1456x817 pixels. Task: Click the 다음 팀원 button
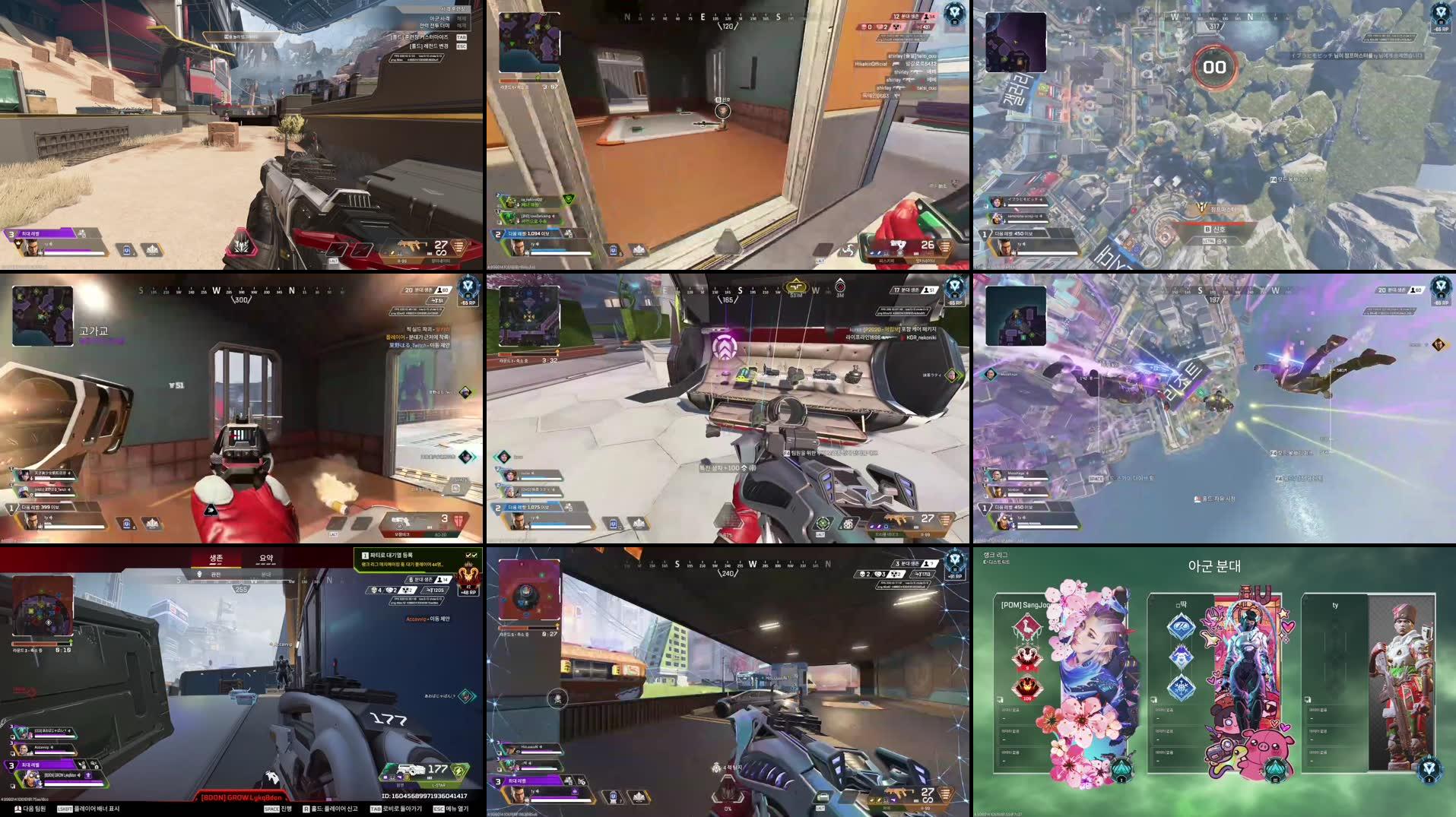click(x=34, y=809)
